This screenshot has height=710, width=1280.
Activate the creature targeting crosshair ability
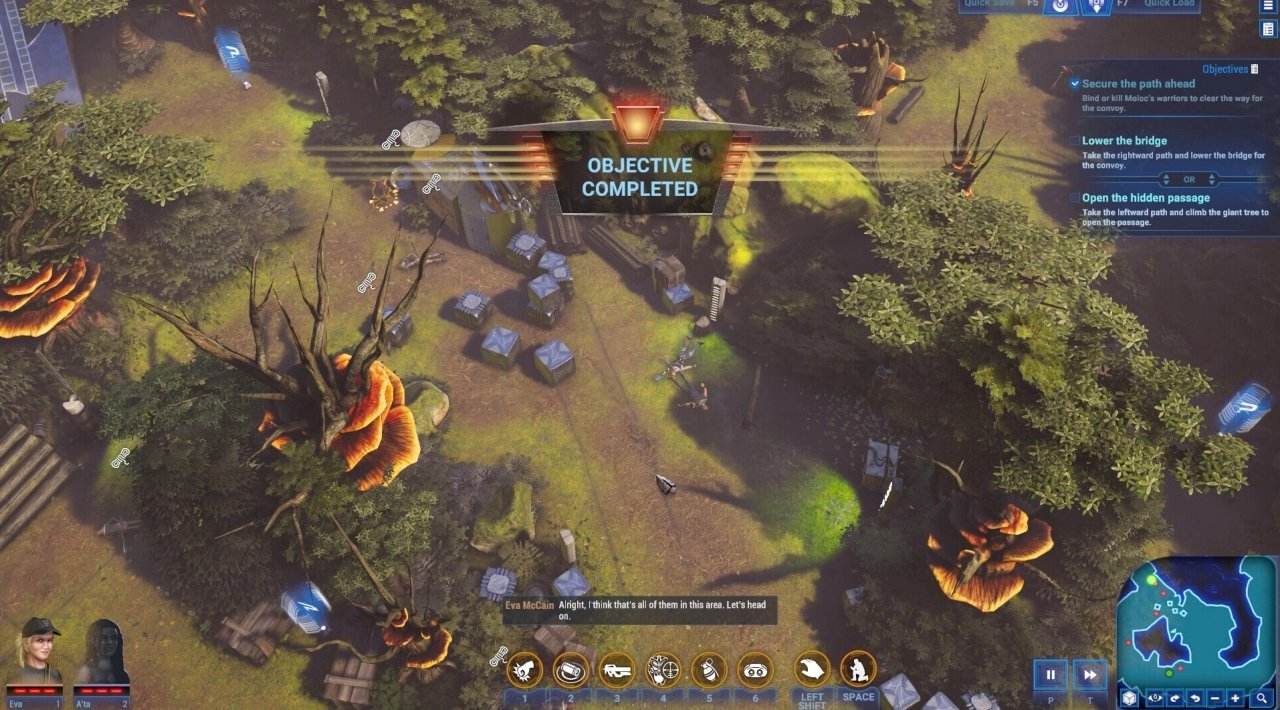coord(663,669)
